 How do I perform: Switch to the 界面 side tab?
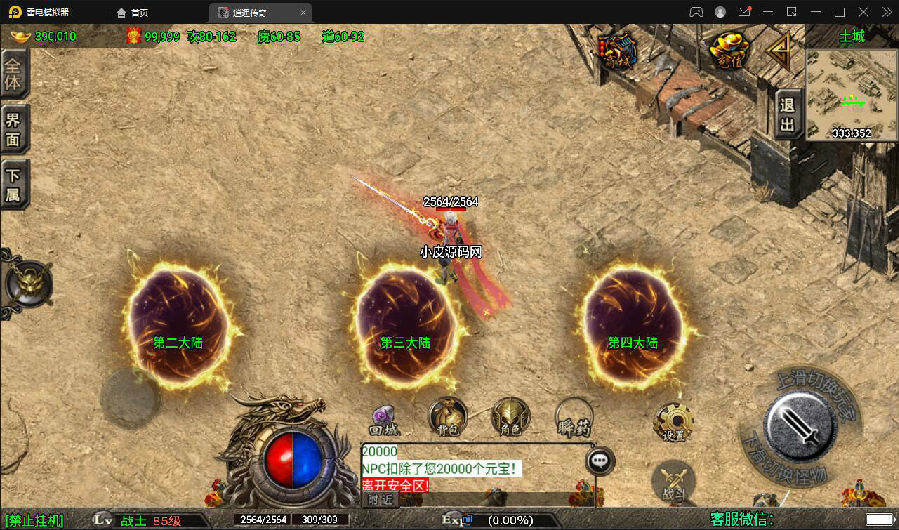tap(13, 128)
